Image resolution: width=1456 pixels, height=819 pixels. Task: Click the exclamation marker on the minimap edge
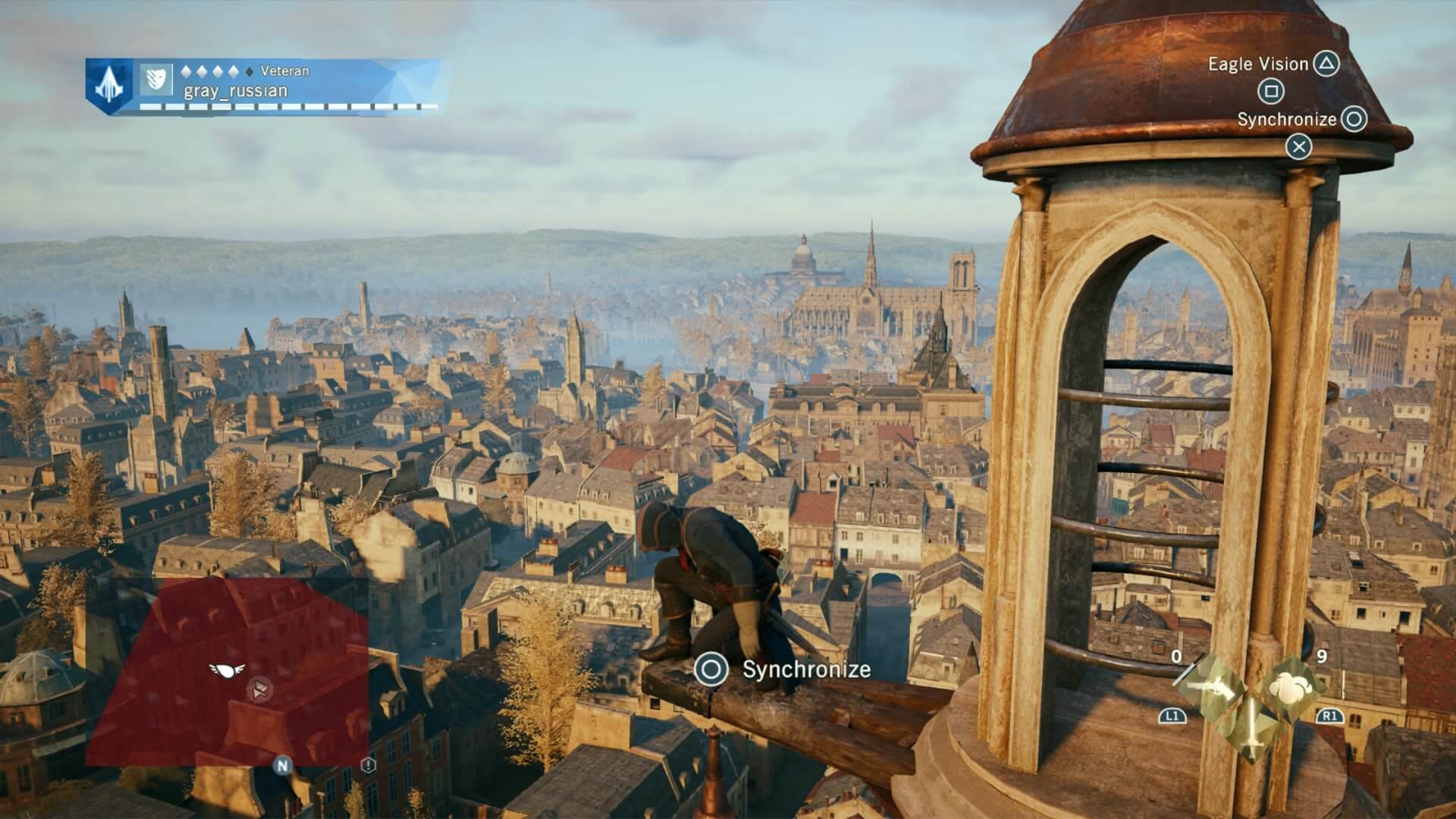click(x=369, y=766)
